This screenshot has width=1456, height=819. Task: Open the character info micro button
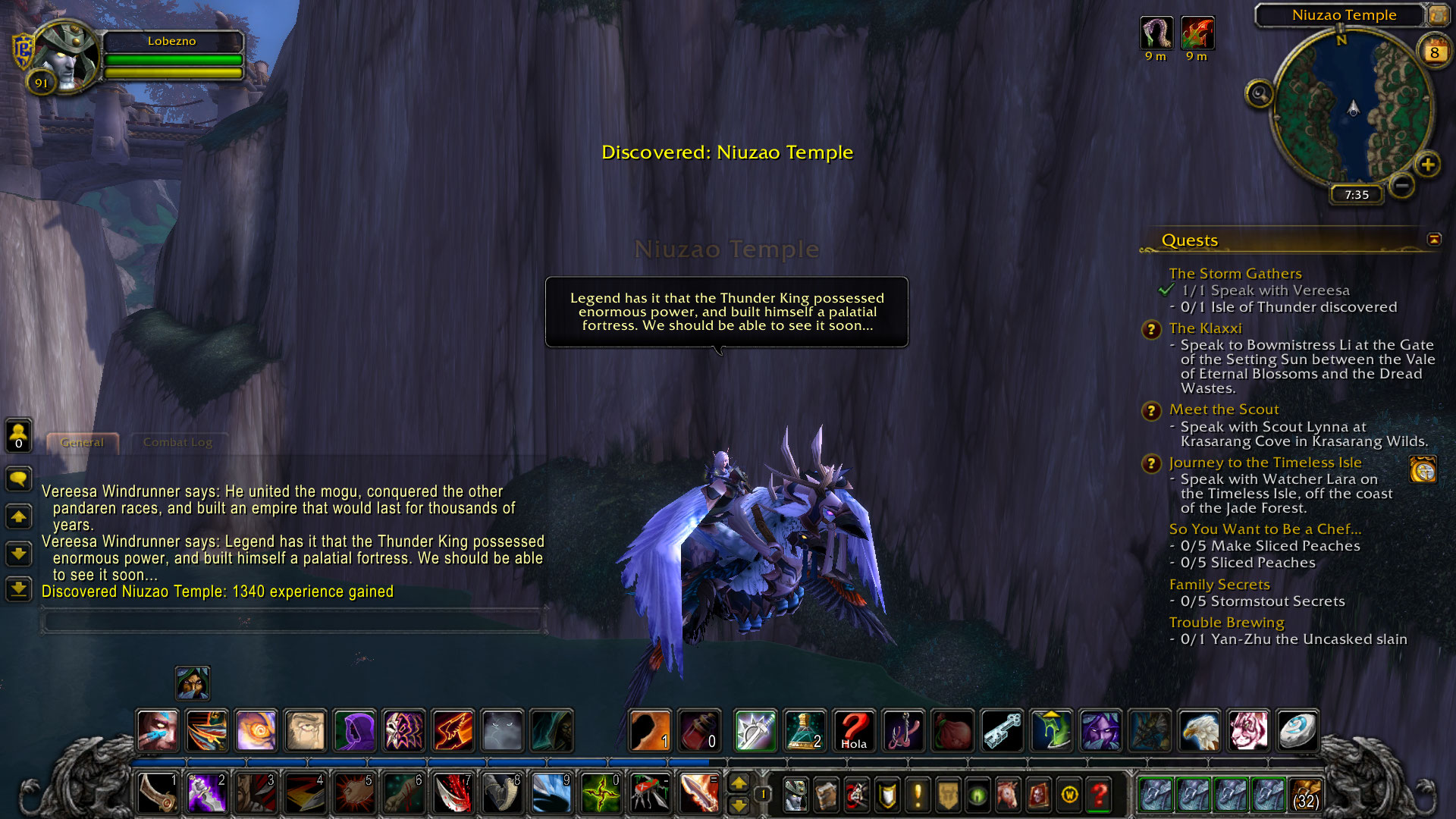point(795,795)
